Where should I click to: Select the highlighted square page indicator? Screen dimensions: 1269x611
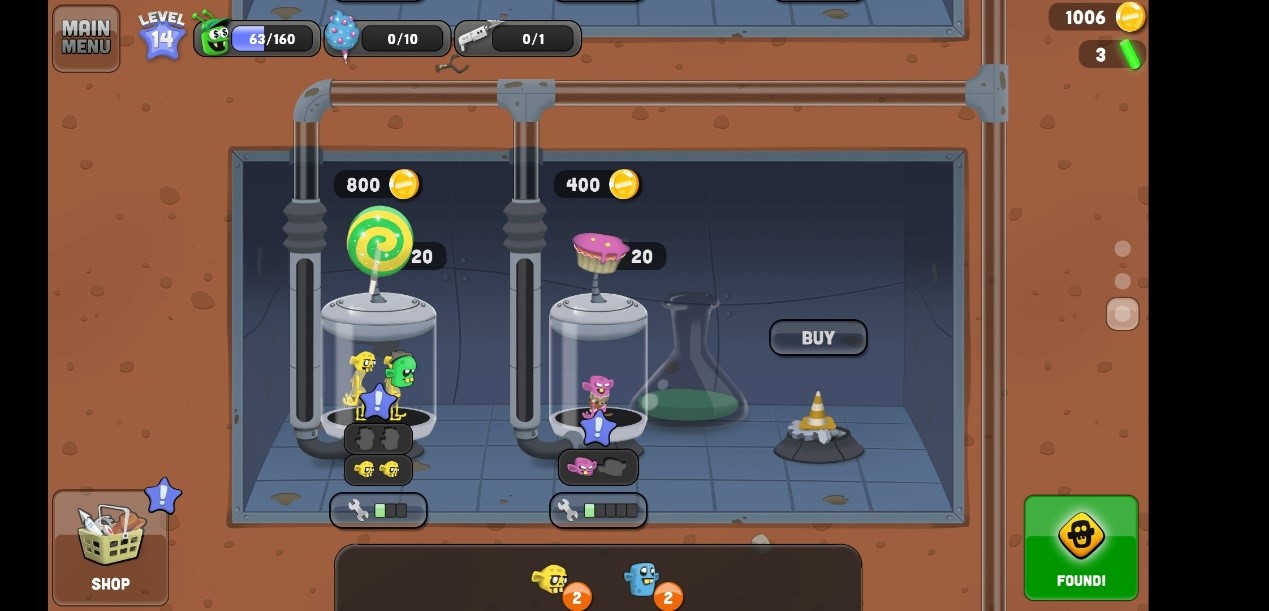coord(1122,314)
